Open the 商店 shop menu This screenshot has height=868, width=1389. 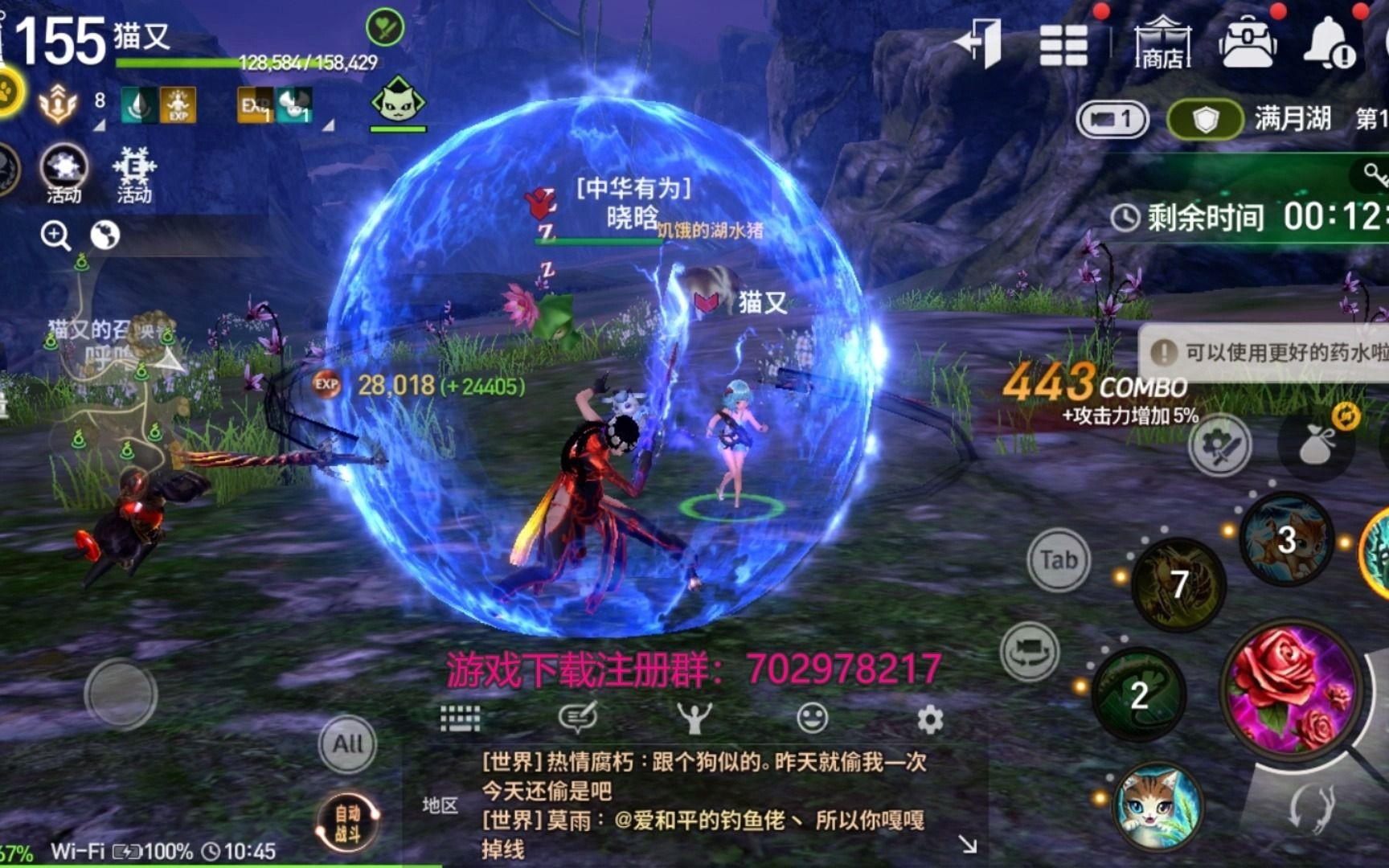pyautogui.click(x=1162, y=44)
